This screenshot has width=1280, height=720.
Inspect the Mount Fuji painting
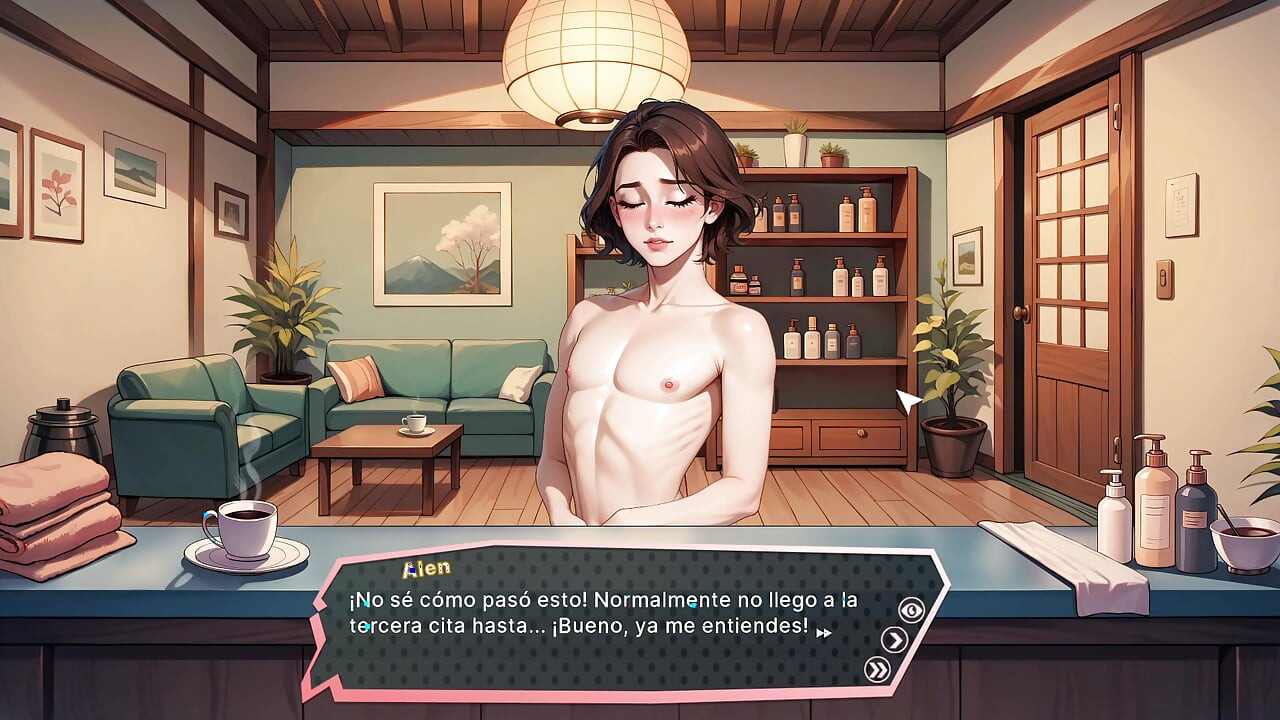443,244
